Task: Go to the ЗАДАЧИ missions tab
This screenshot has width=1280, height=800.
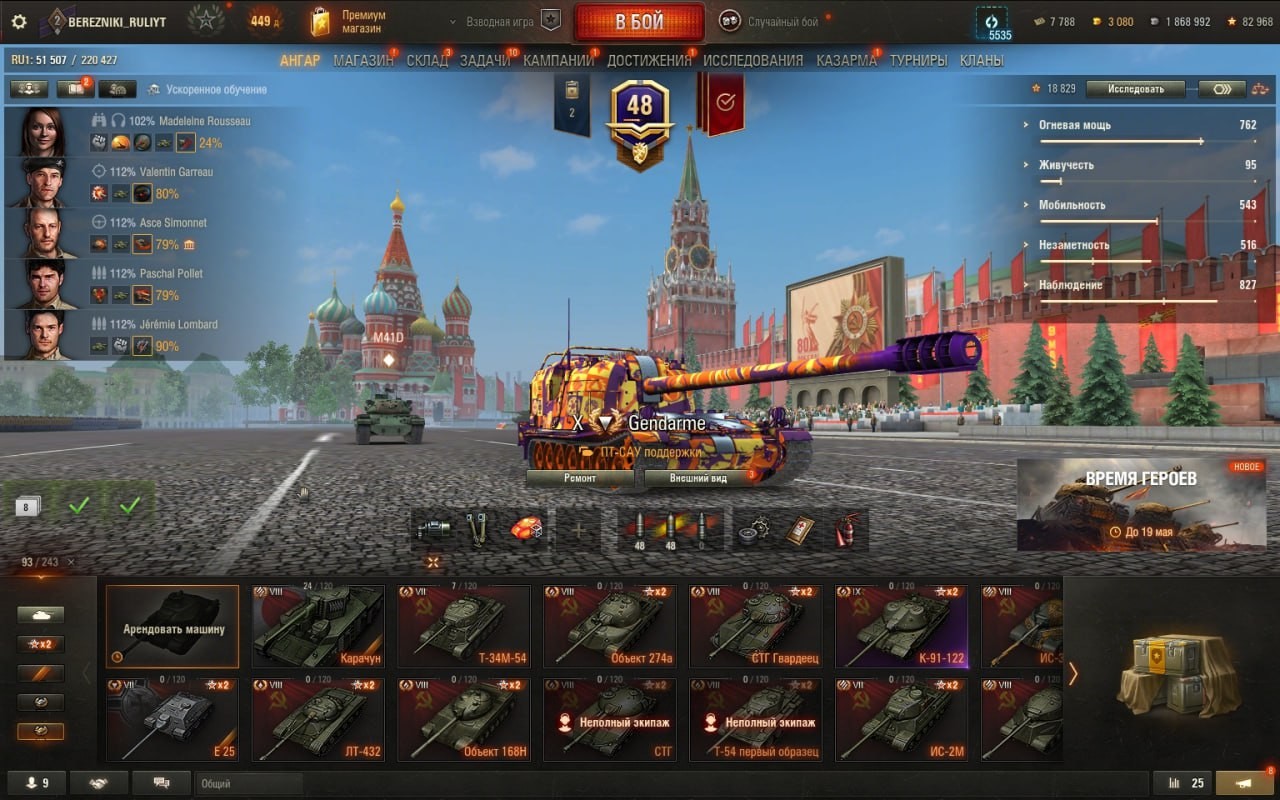Action: [x=485, y=60]
